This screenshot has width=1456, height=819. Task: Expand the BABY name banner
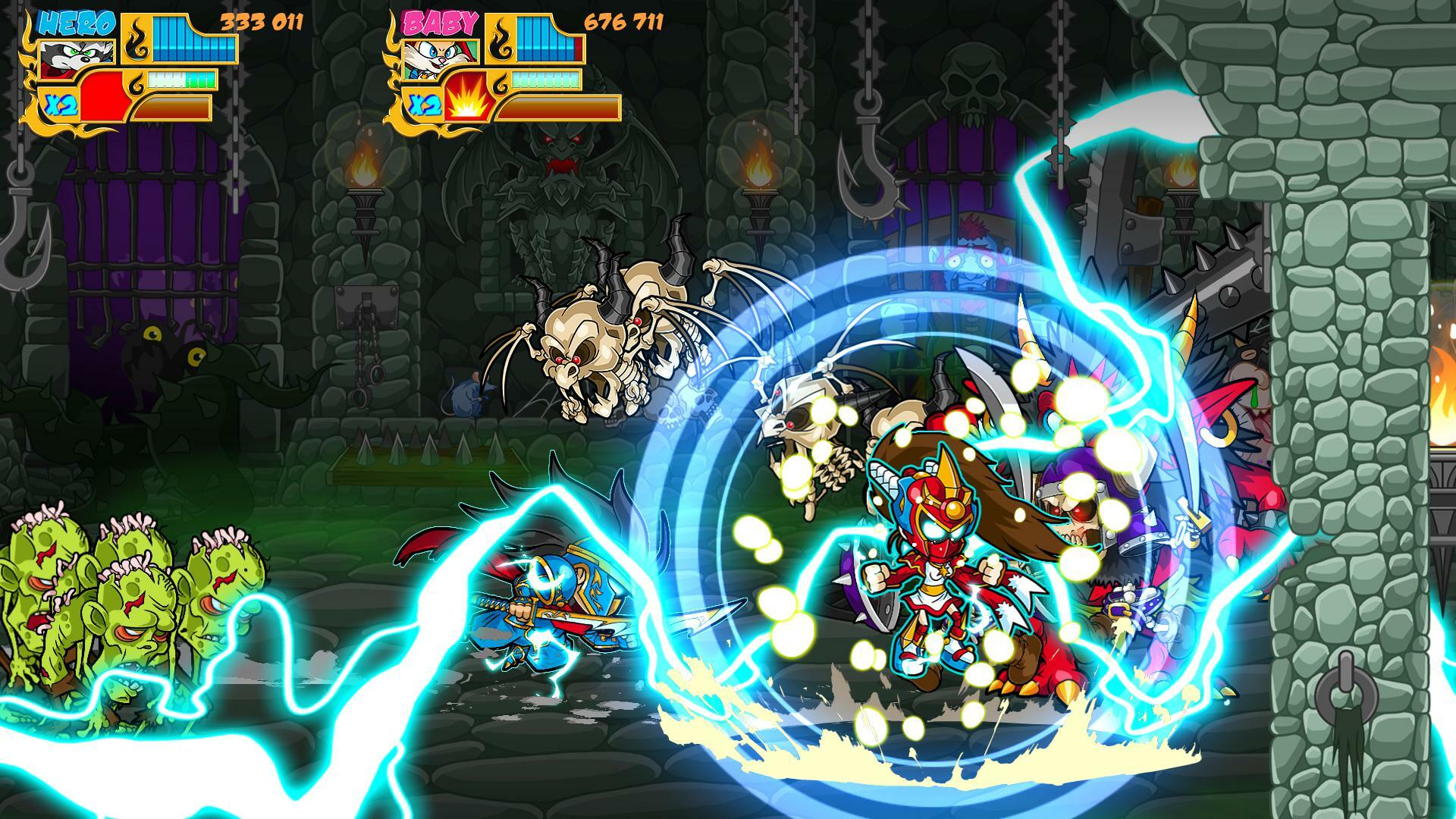(439, 23)
